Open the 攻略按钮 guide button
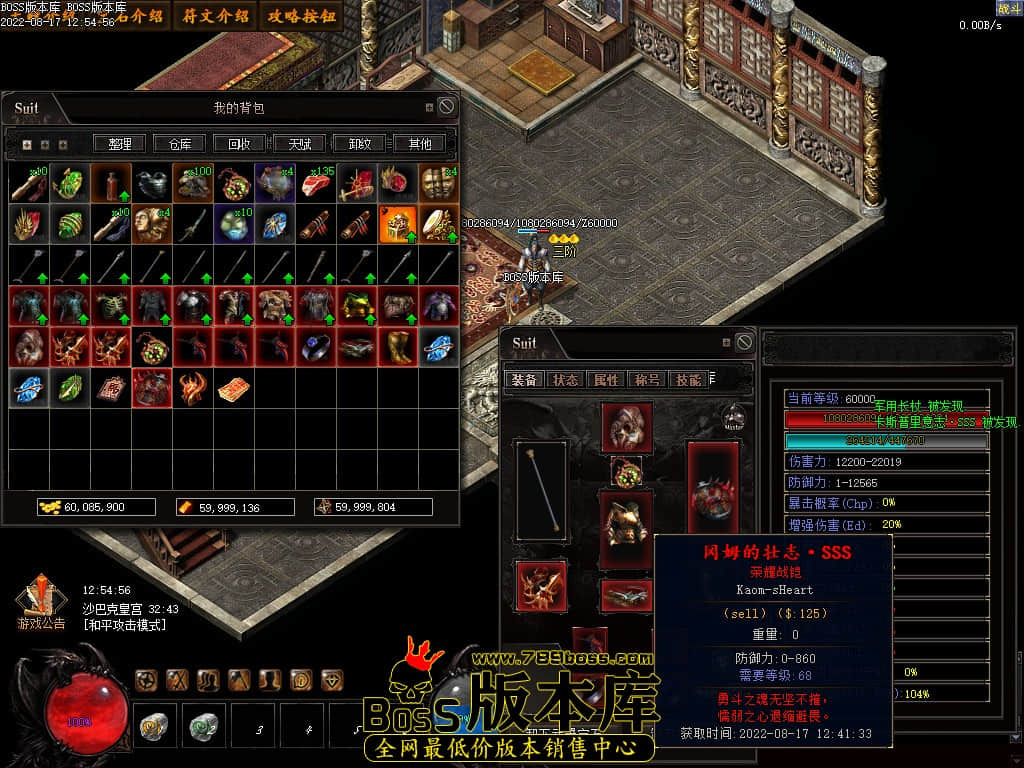 pos(302,16)
